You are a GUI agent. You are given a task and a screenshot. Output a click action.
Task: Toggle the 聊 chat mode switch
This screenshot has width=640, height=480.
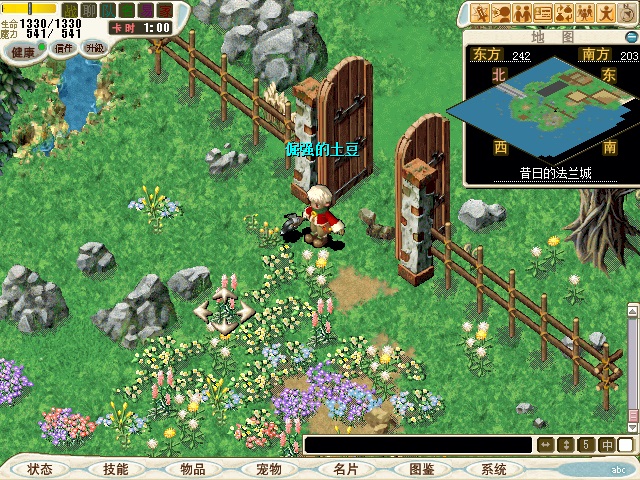coord(89,9)
